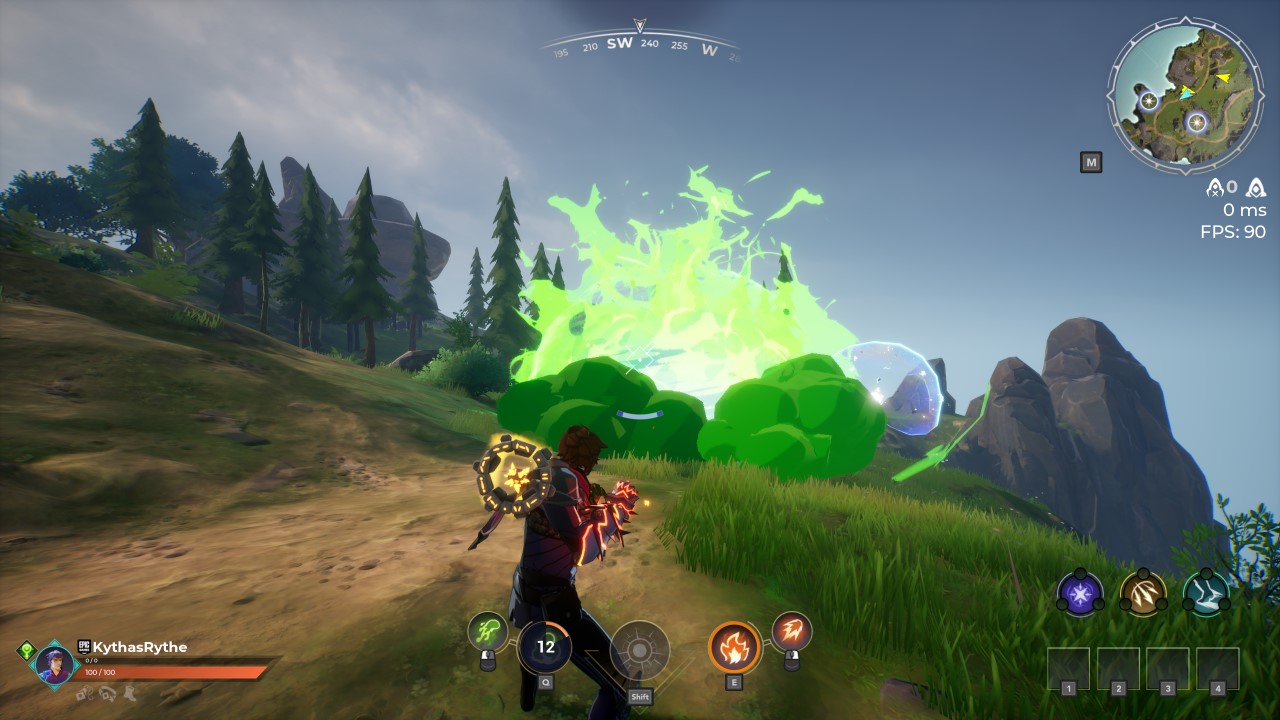The image size is (1280, 720).
Task: Click the second exile icon above the ms readout
Action: coord(1255,188)
